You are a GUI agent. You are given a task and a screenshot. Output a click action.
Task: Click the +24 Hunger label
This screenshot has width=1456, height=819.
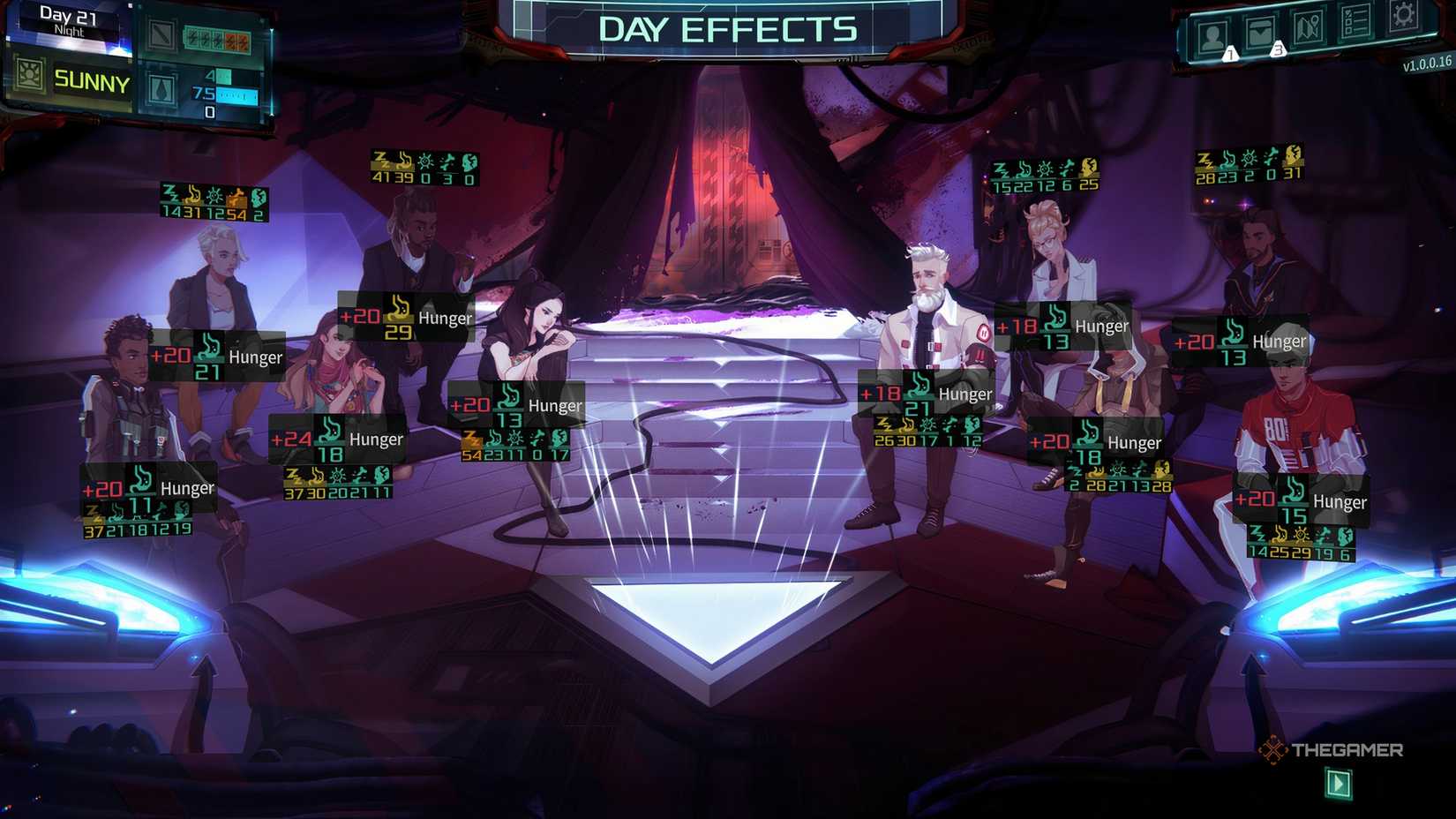[338, 439]
